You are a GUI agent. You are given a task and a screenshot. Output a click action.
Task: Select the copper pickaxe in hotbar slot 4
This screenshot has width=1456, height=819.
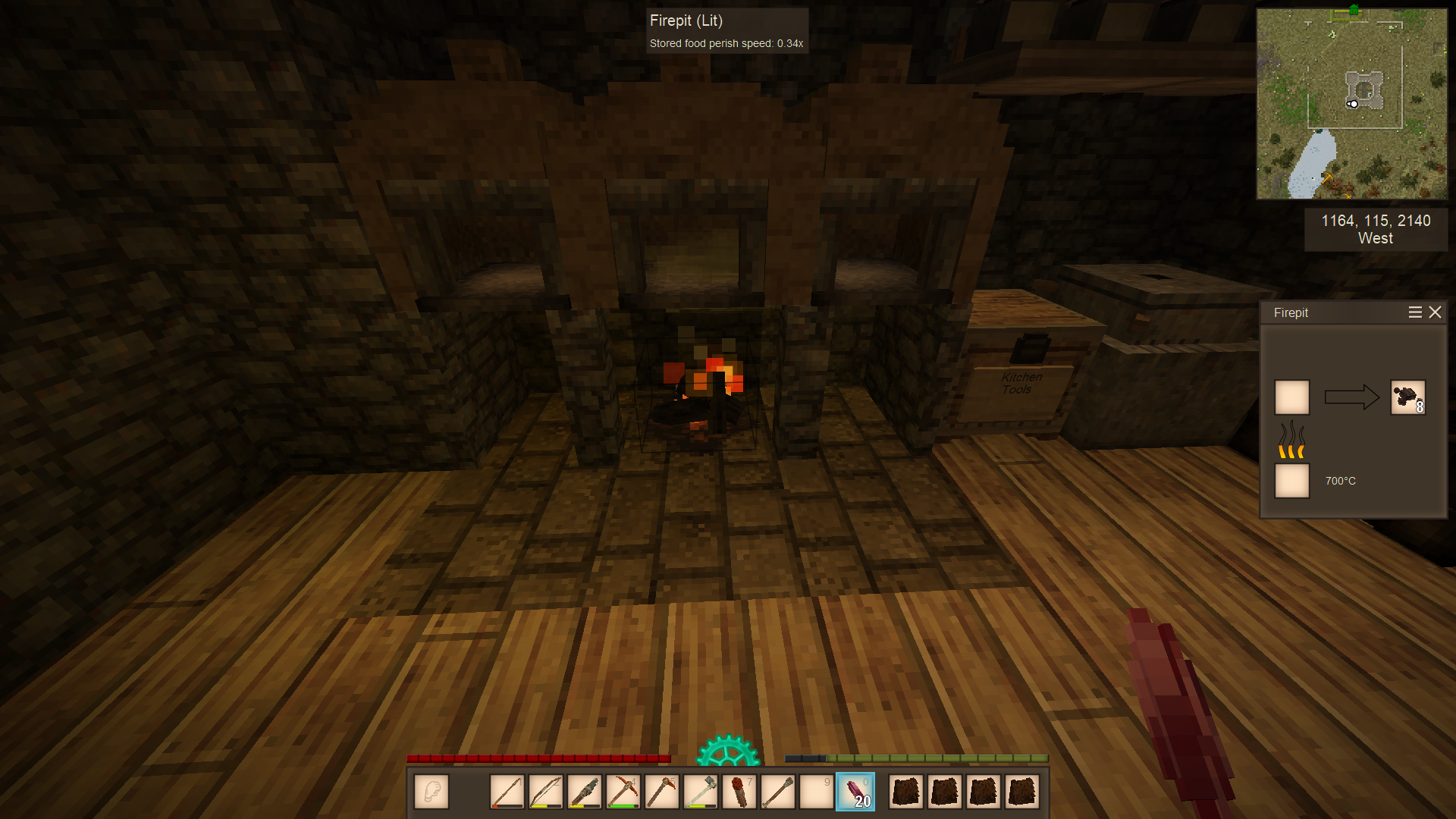coord(623,792)
